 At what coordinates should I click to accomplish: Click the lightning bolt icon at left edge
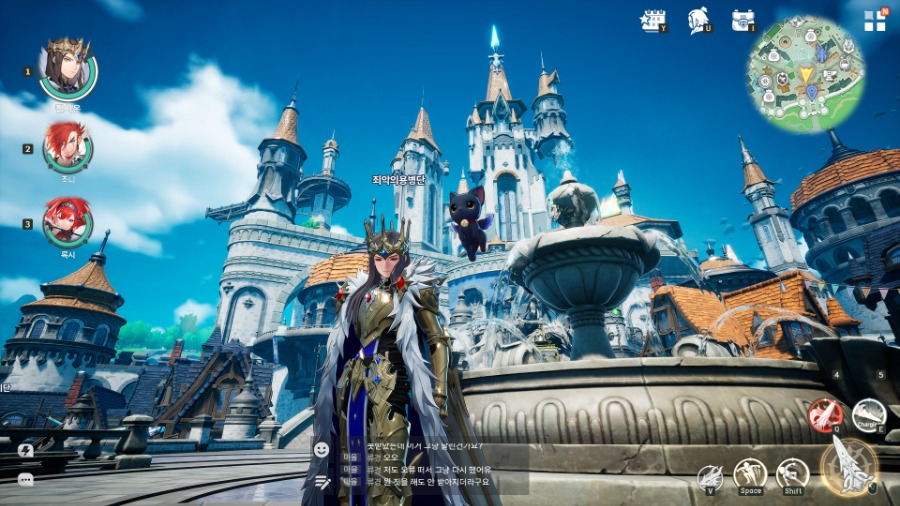tap(26, 451)
